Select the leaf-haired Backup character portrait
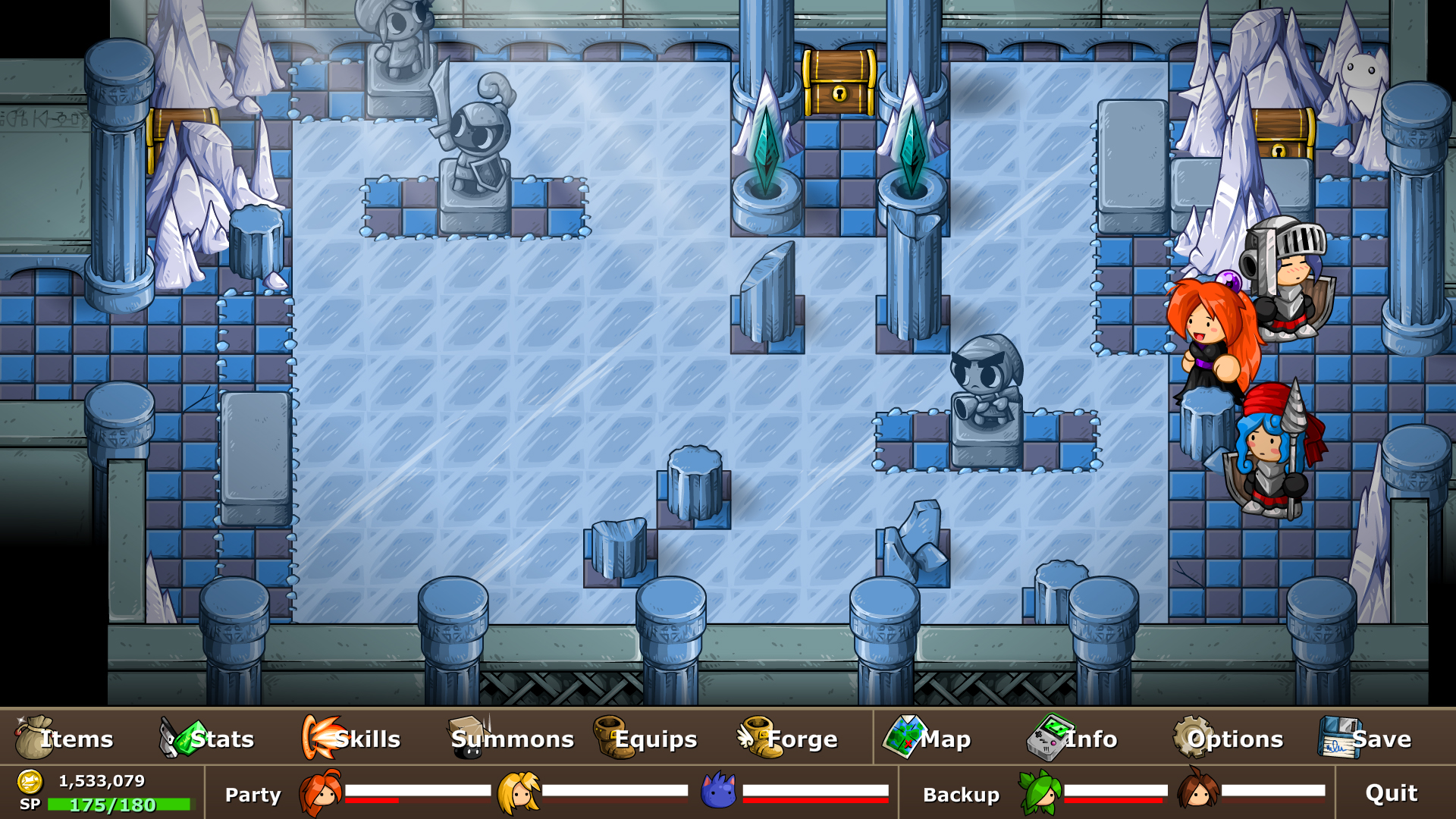This screenshot has width=1456, height=819. tap(1039, 794)
